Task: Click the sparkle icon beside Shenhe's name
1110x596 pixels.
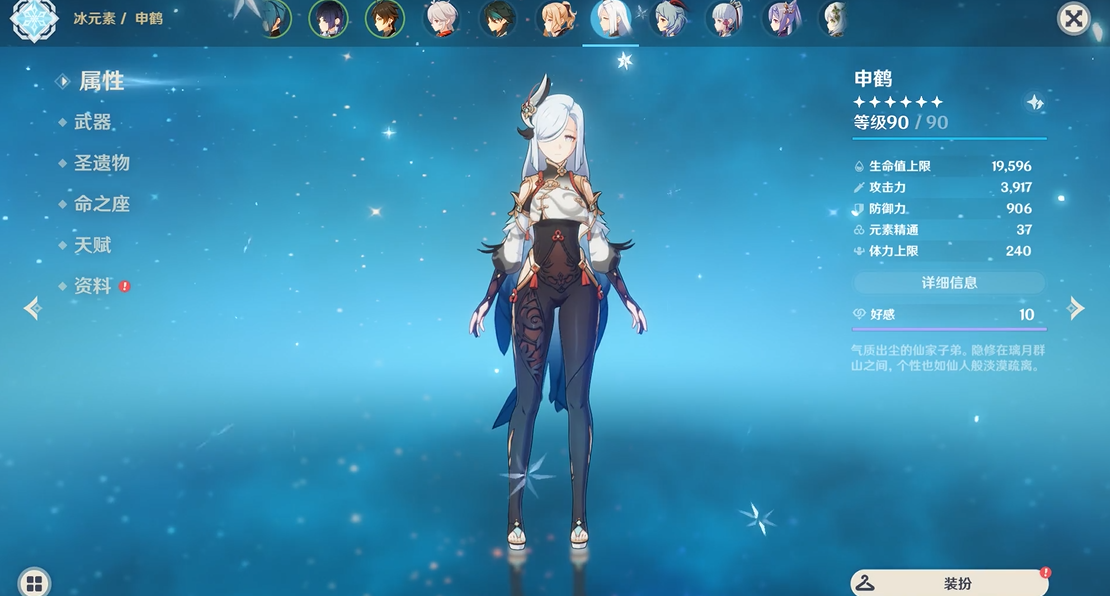Action: [1035, 102]
